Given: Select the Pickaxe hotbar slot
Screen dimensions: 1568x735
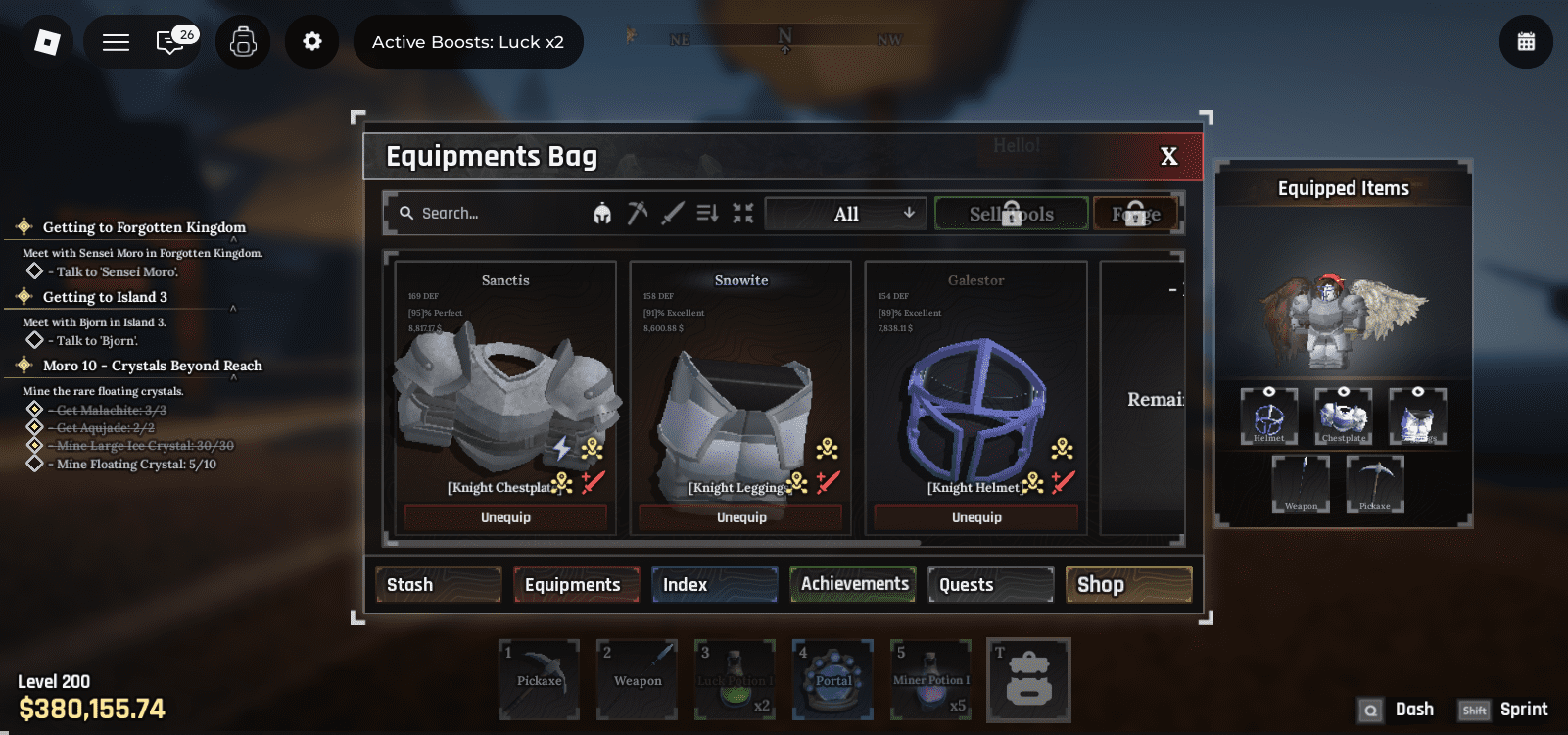Looking at the screenshot, I should pos(539,679).
